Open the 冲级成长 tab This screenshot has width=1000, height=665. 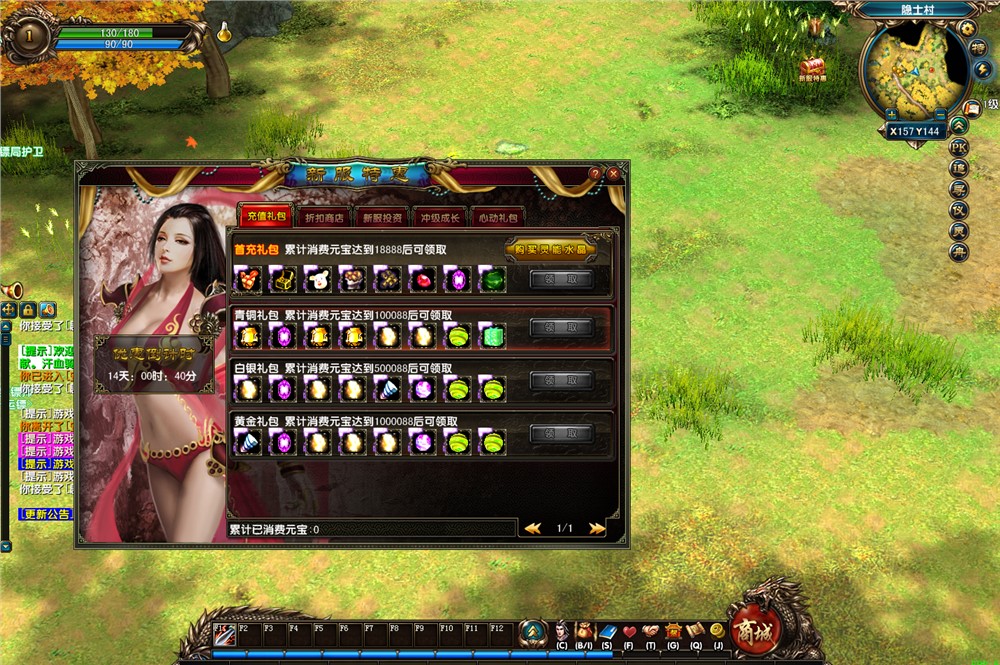(440, 217)
